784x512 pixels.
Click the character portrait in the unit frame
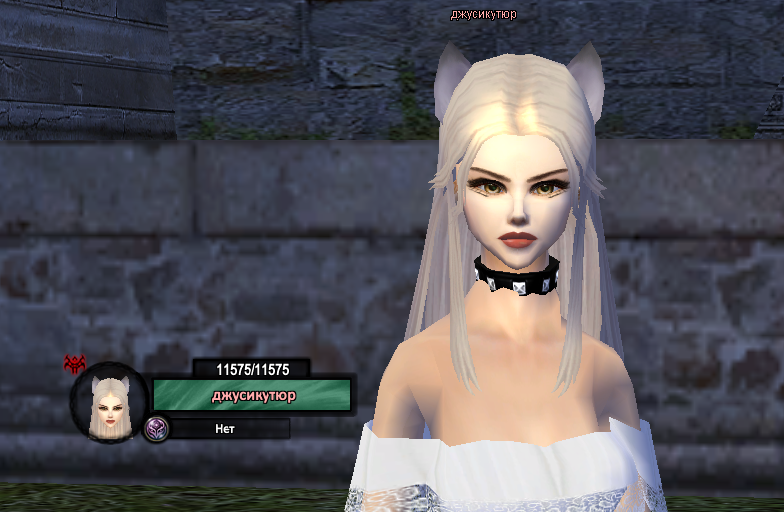coord(109,404)
